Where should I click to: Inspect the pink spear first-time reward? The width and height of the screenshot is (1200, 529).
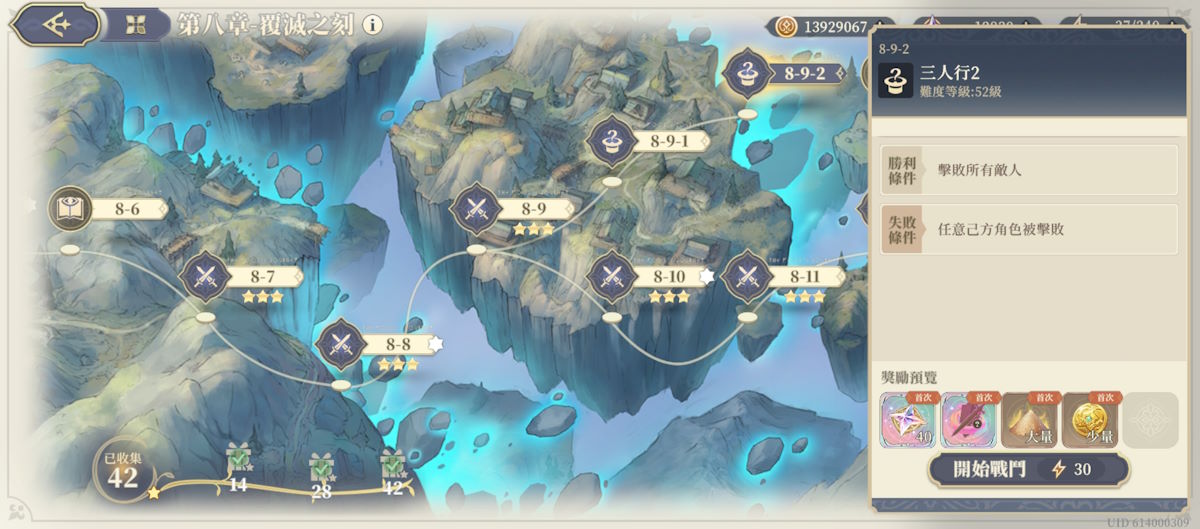[x=968, y=420]
